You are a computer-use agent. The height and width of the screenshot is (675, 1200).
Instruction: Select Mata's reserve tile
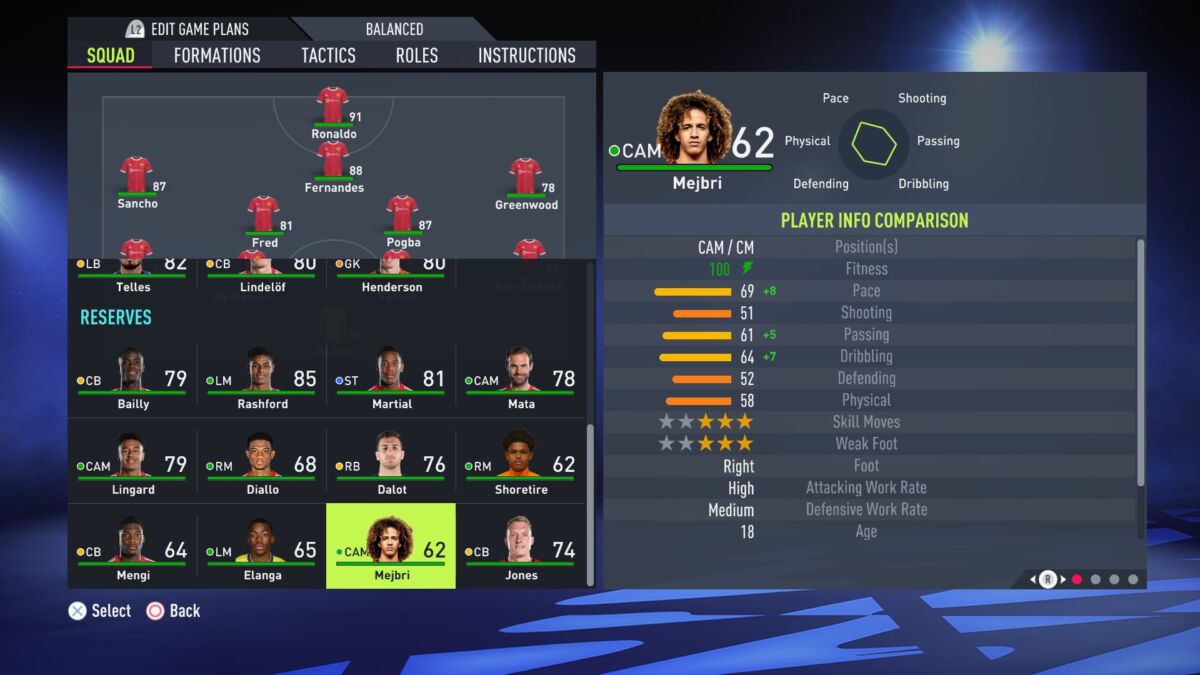click(520, 380)
